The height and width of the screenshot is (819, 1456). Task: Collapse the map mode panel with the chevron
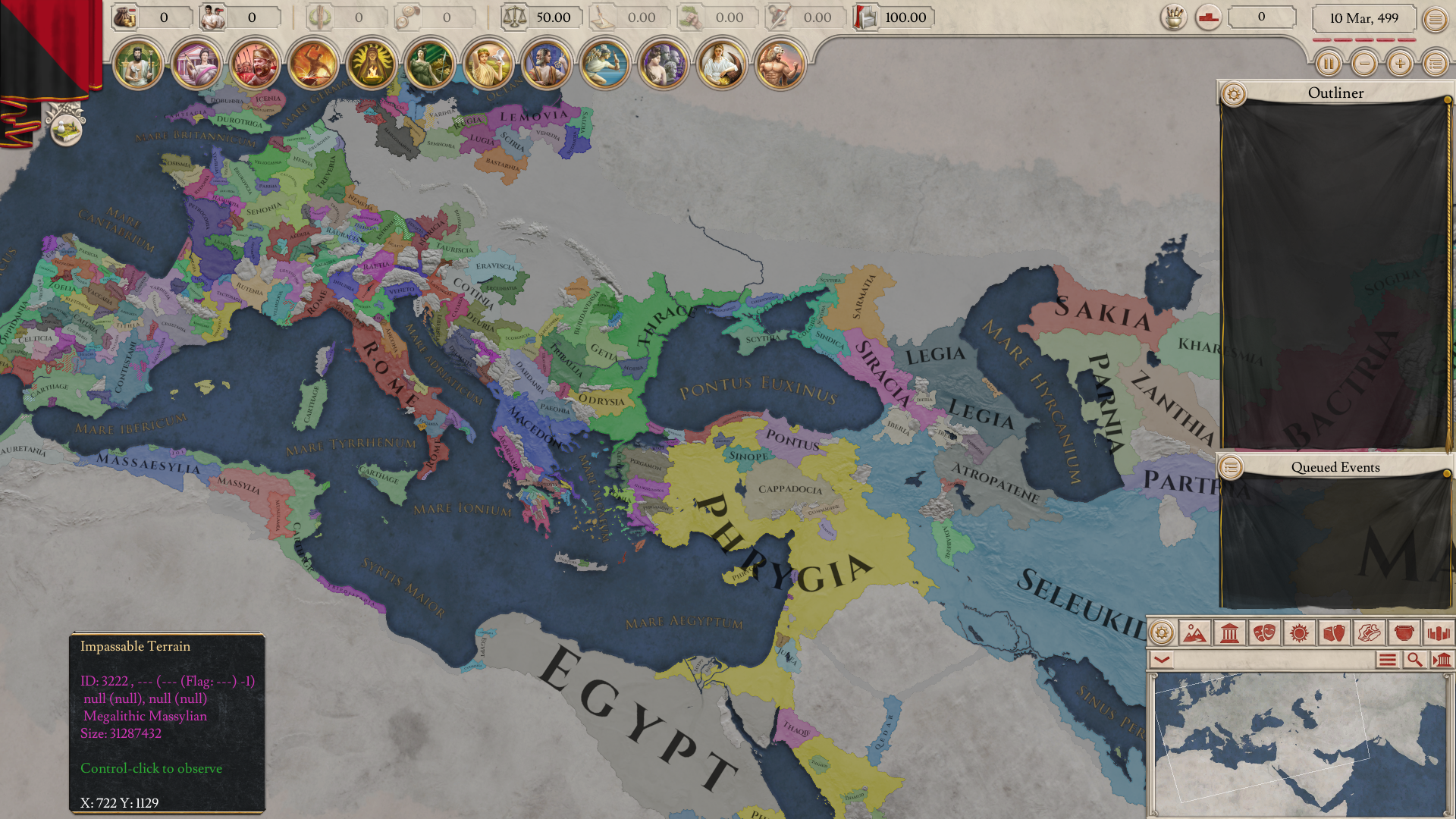(x=1161, y=661)
